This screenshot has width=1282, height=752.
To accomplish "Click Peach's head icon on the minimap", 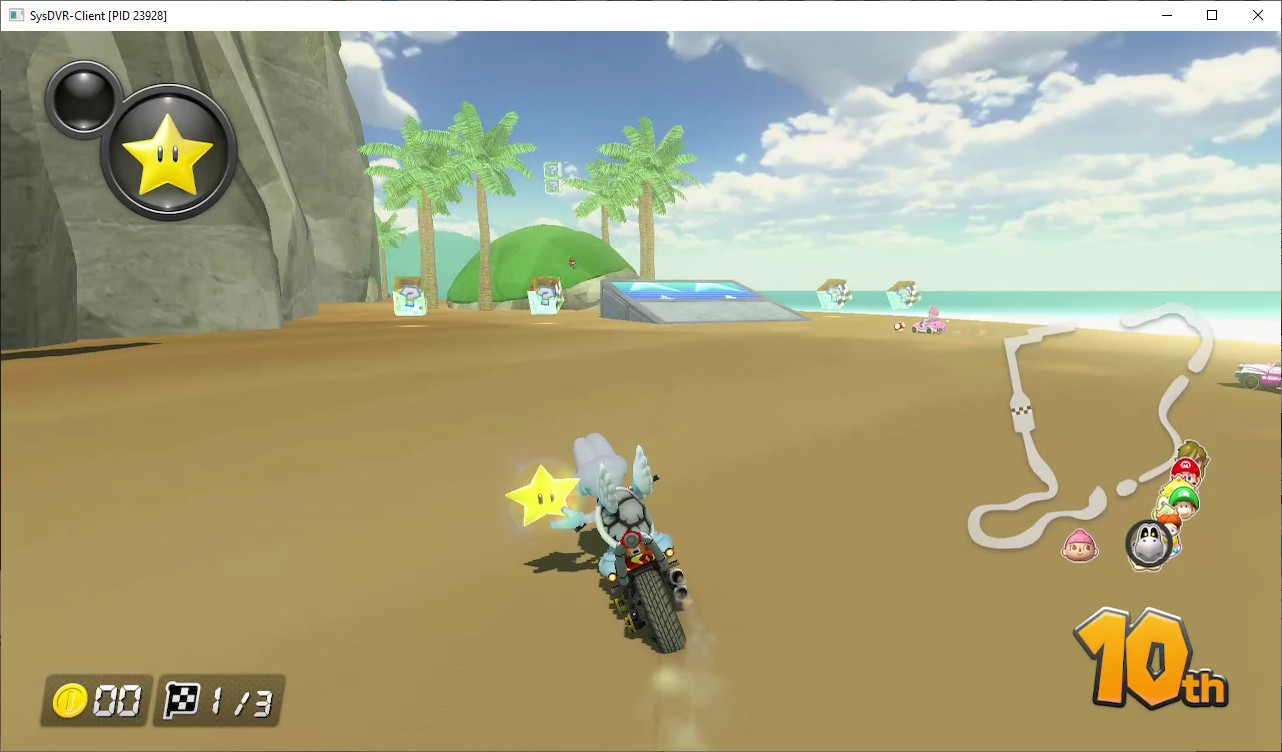I will 1175,488.
